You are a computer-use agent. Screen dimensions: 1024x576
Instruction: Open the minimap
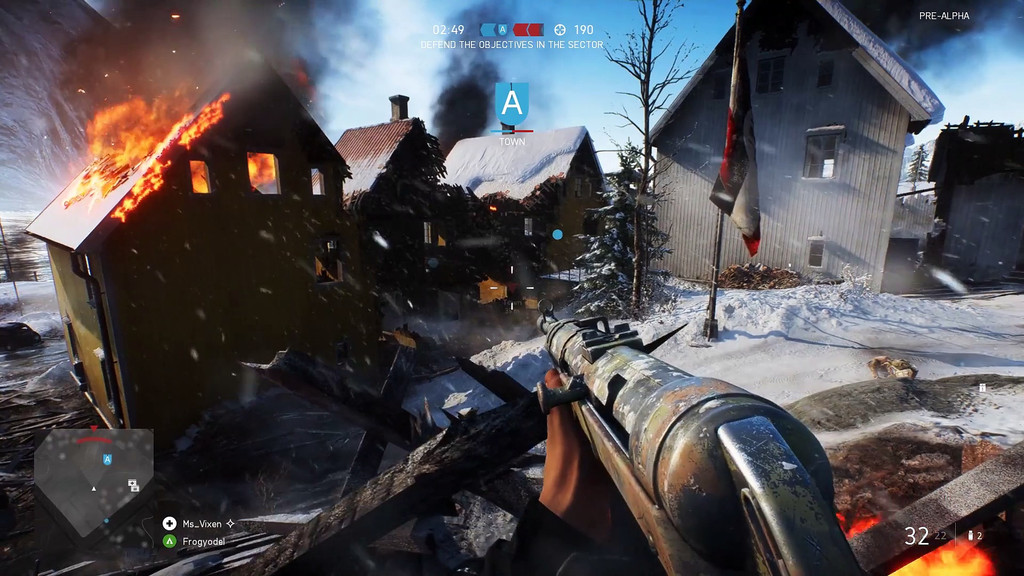click(93, 479)
